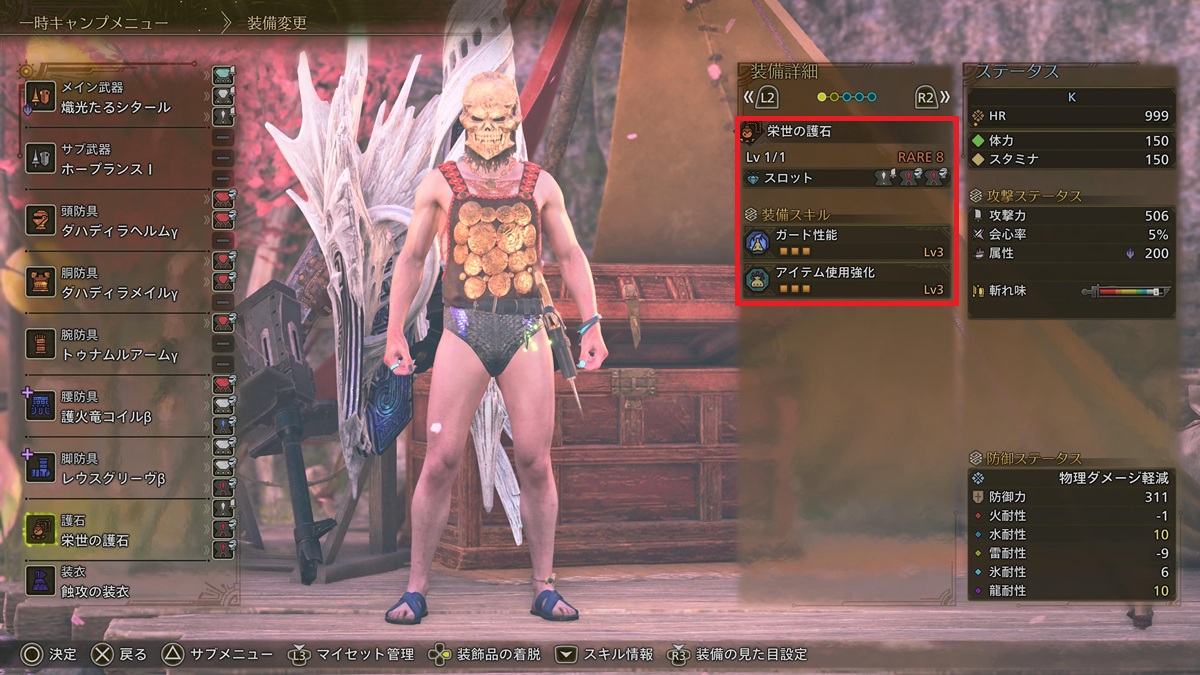Select the 斬れ味 sharpness row

pos(1070,291)
